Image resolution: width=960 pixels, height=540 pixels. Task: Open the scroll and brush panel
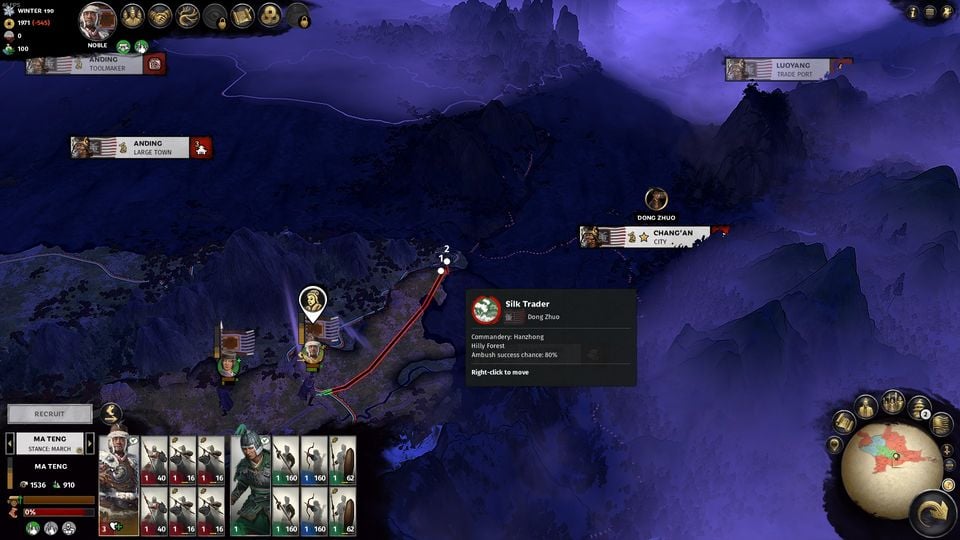coord(243,16)
